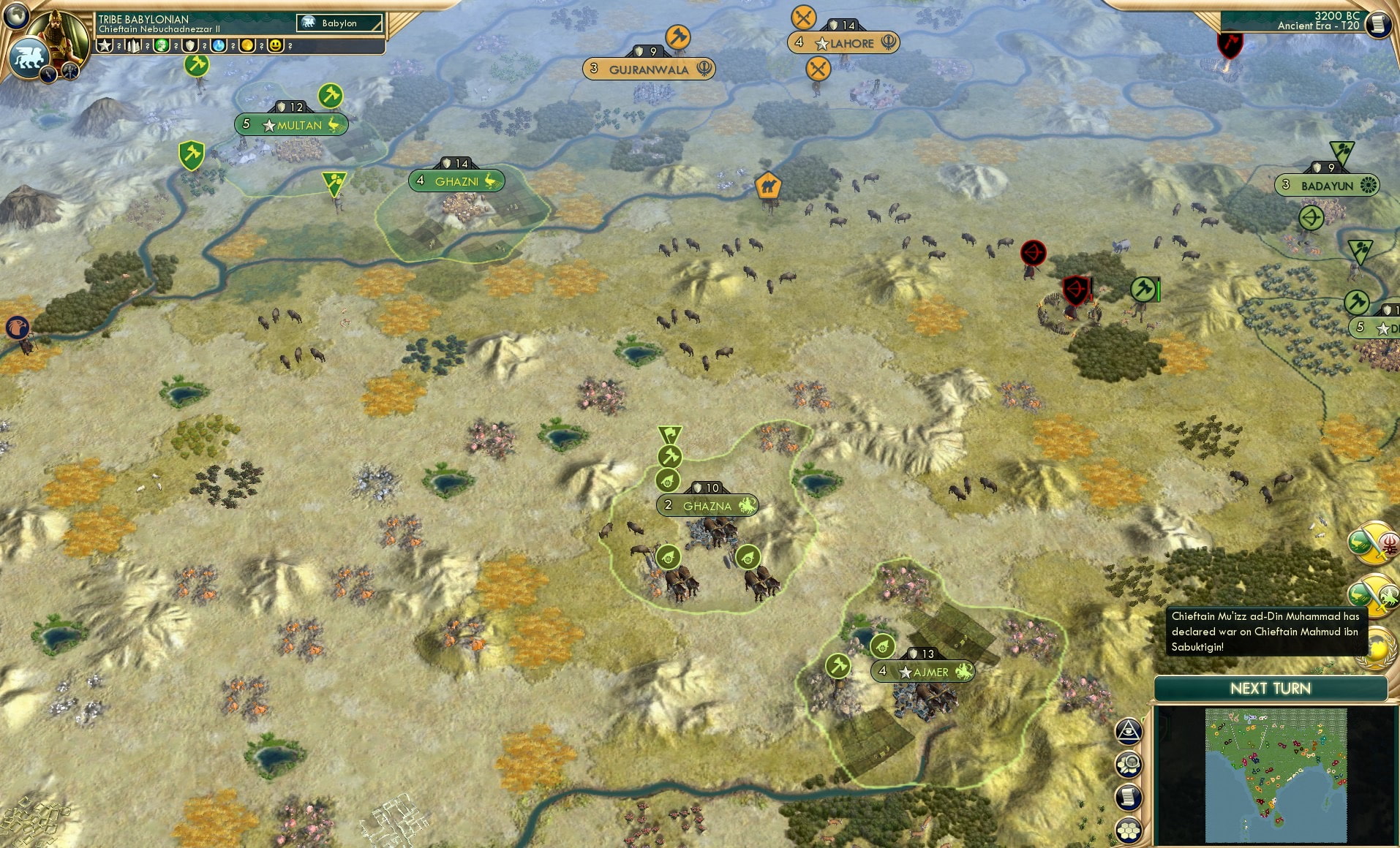
Task: Select the happiness smiley icon in the resource bar
Action: point(276,45)
